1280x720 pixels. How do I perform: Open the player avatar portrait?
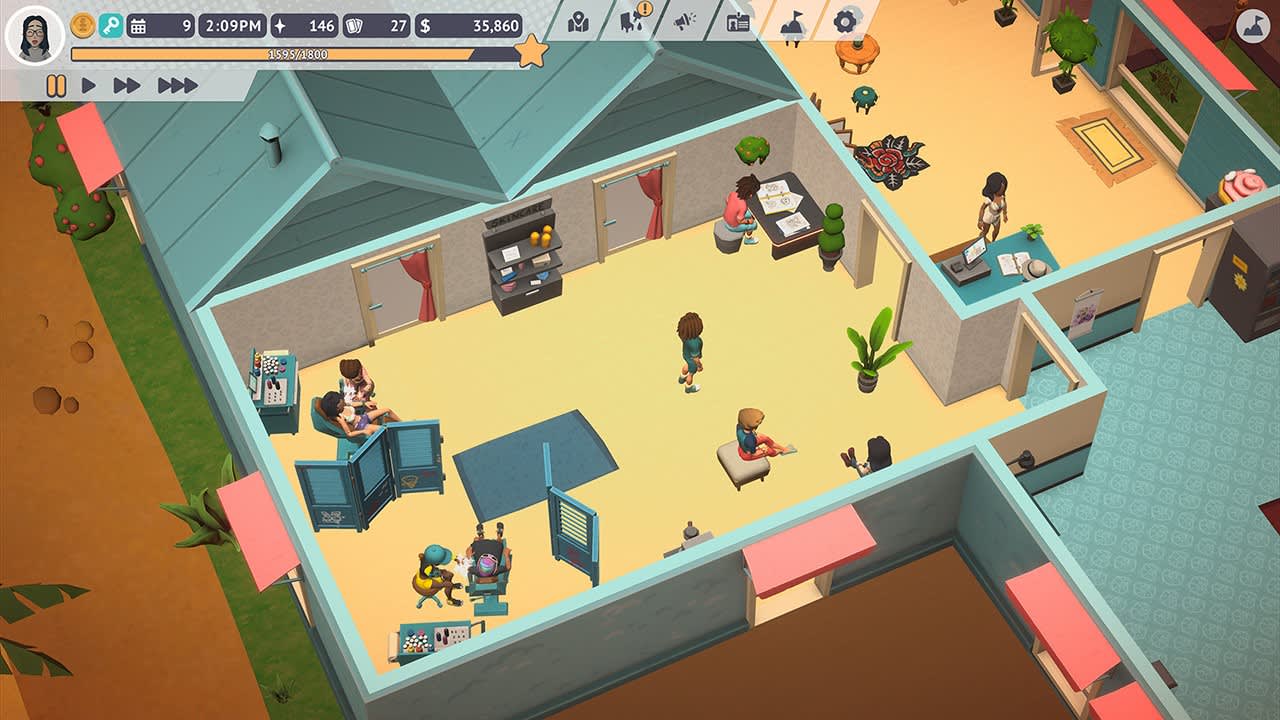(x=33, y=33)
